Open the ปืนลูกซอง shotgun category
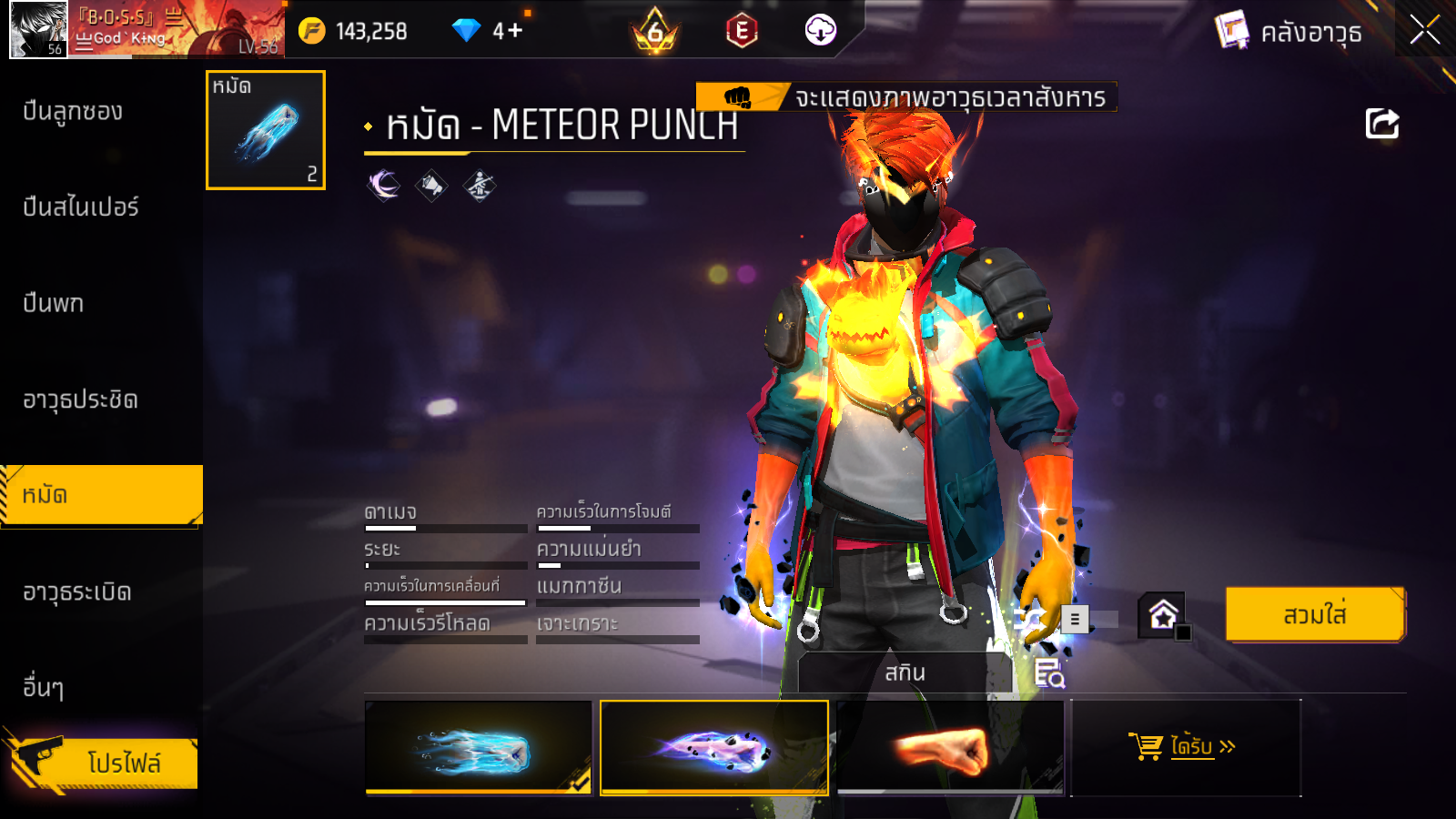The width and height of the screenshot is (1456, 819). [x=73, y=112]
